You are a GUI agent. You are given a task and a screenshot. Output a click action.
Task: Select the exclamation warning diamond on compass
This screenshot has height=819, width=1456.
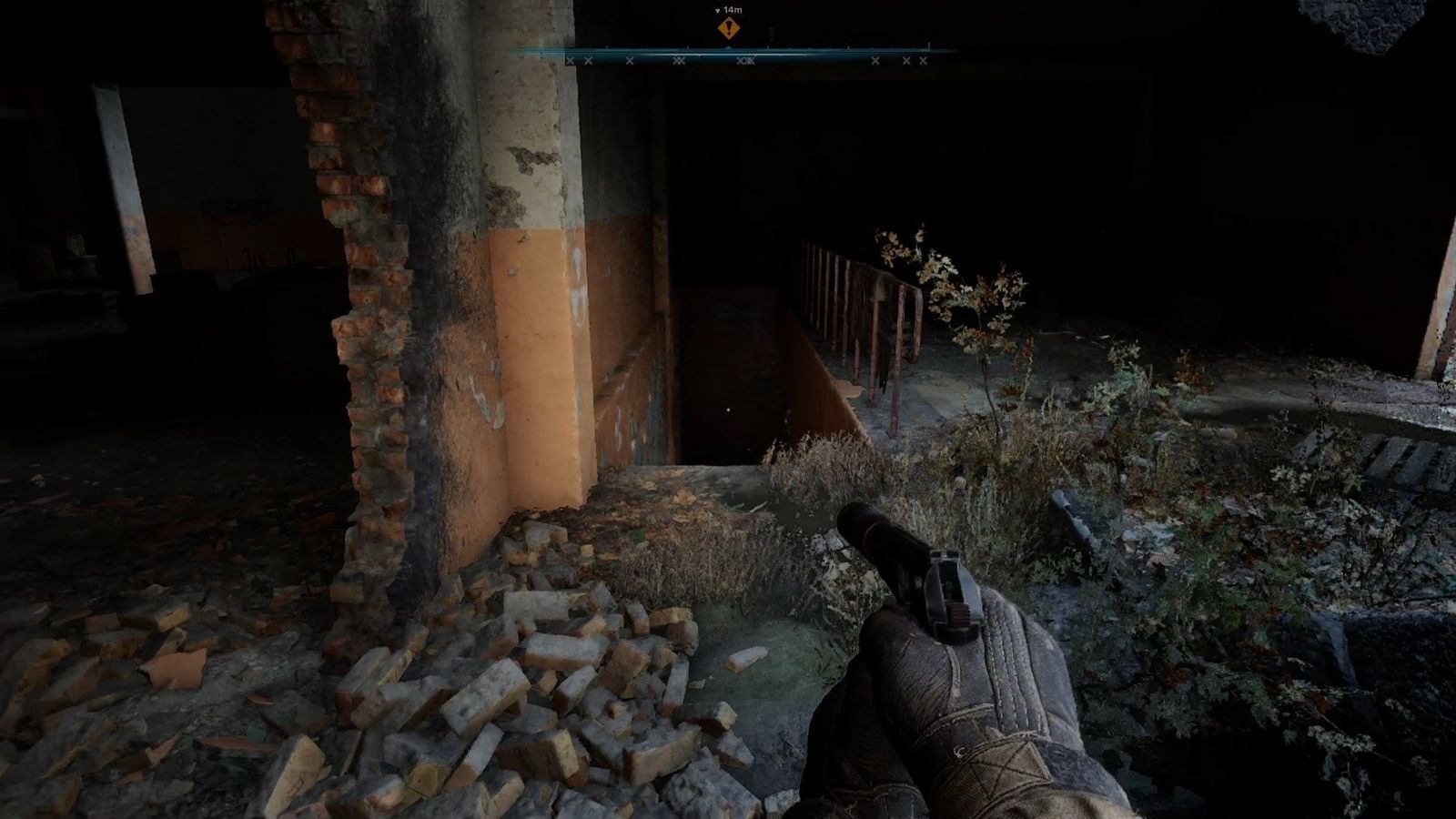coord(728,28)
